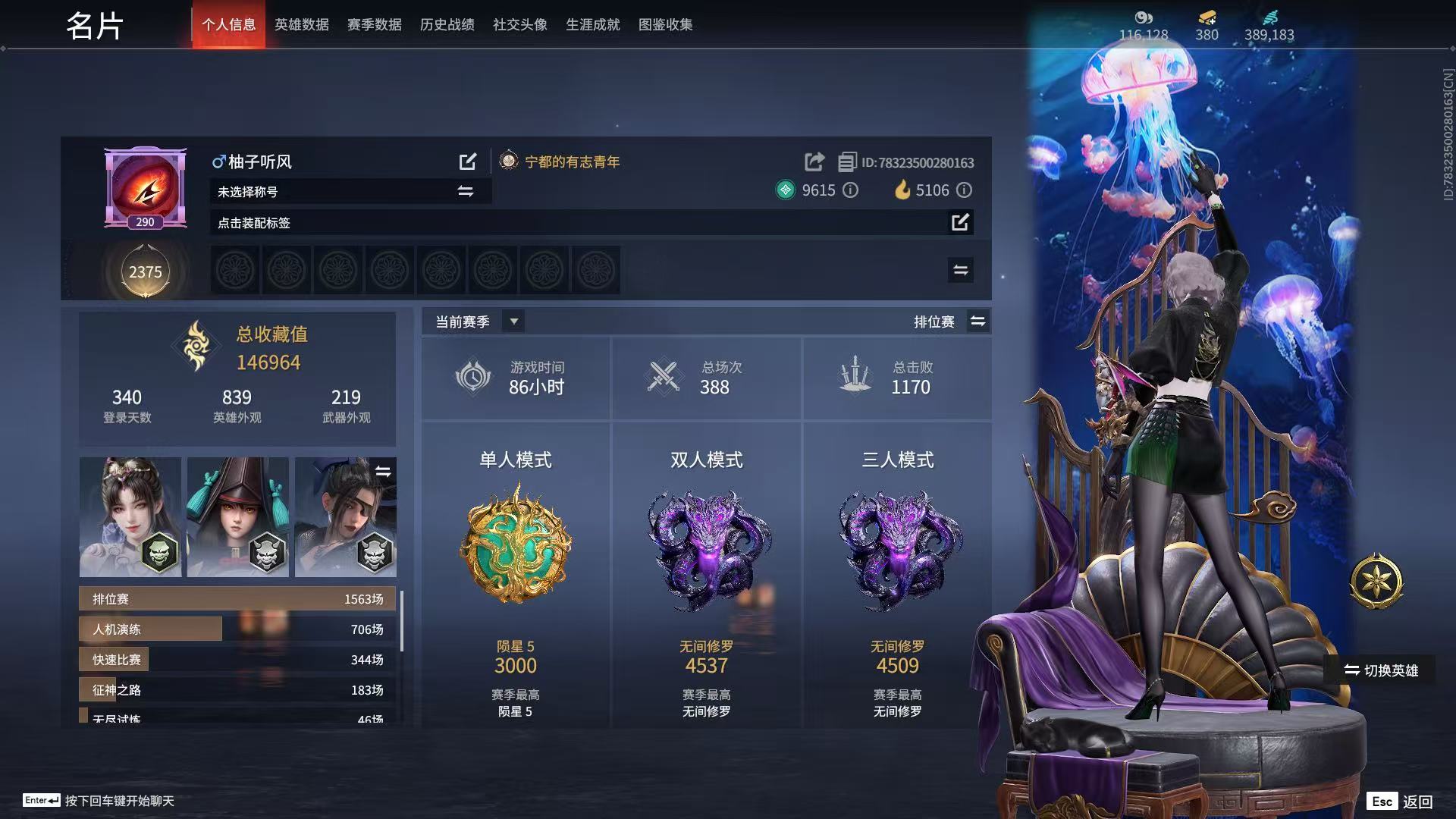Swap the badge slots row

tap(960, 270)
